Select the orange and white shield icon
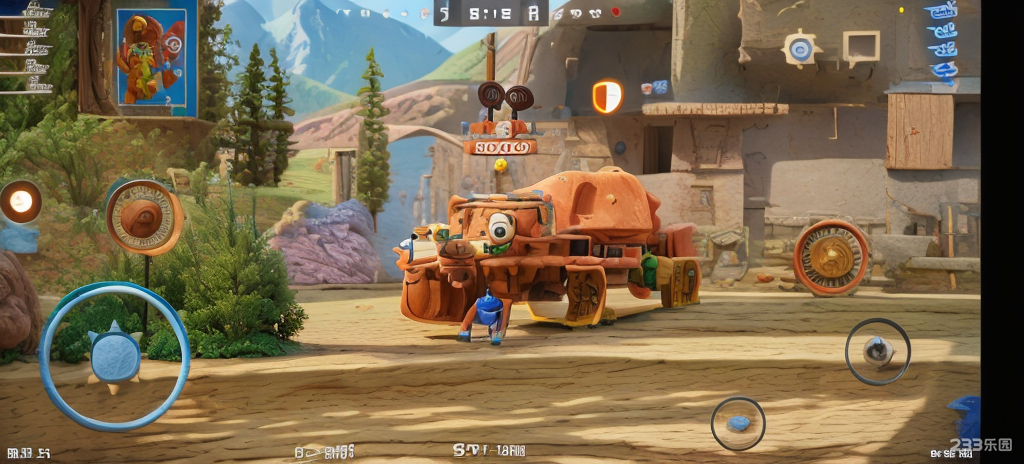Screen dimensions: 1024x464 click(606, 96)
